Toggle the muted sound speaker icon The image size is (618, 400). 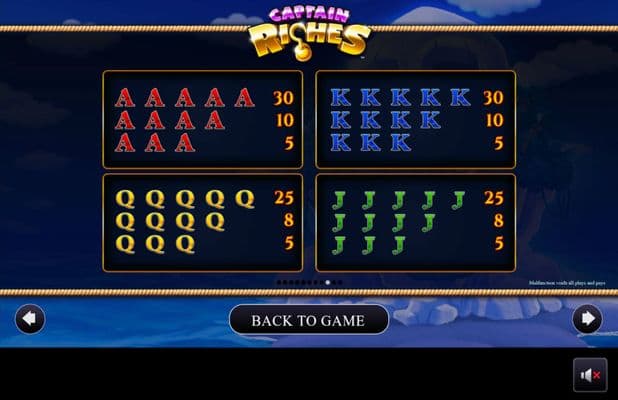[589, 375]
